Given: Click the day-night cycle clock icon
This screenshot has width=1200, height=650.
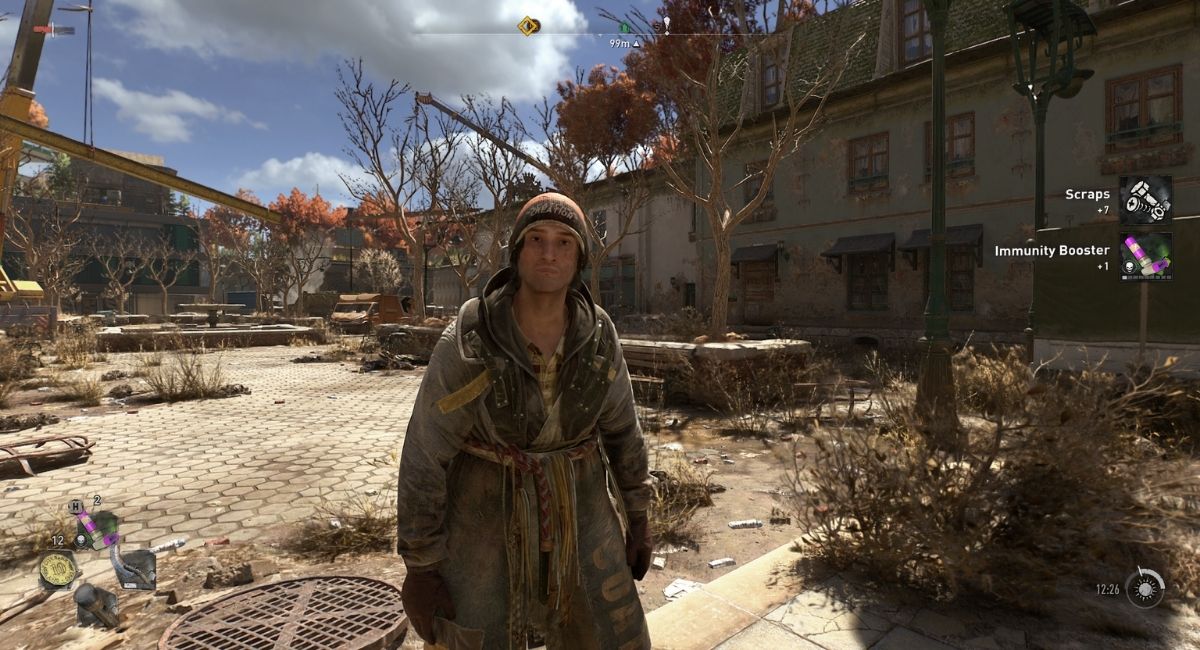Looking at the screenshot, I should coord(1145,588).
